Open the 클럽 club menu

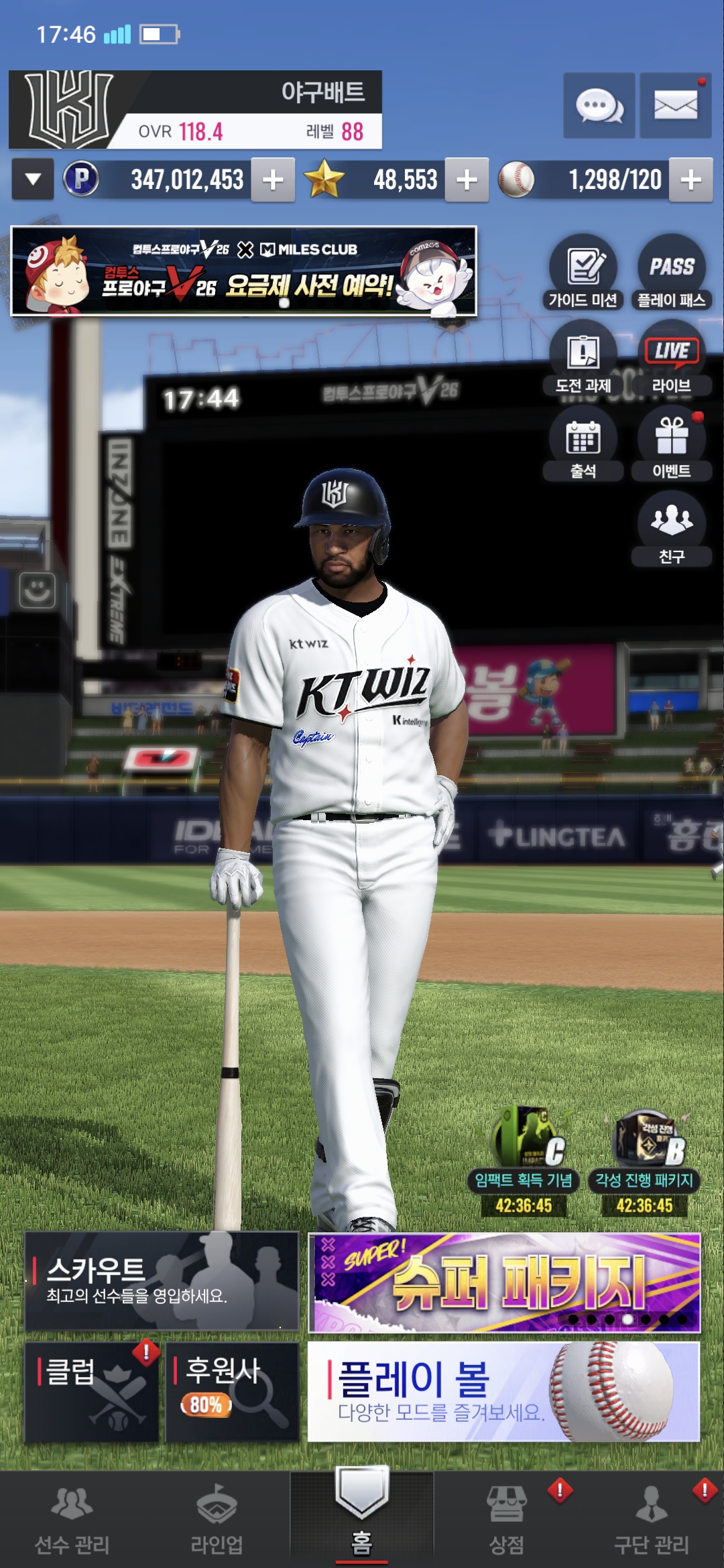[92, 1391]
